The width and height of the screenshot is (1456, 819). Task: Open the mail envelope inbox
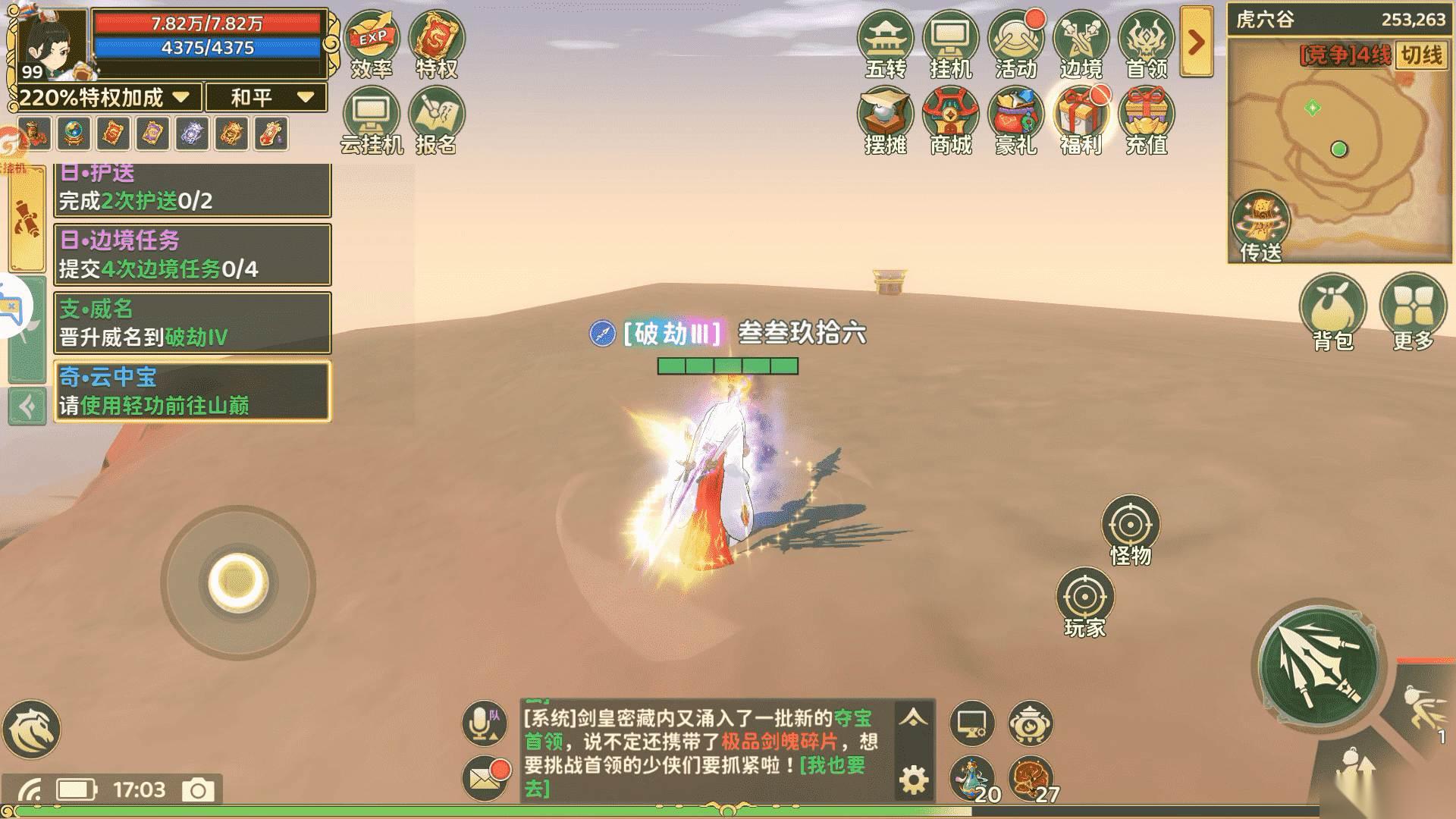tap(484, 777)
